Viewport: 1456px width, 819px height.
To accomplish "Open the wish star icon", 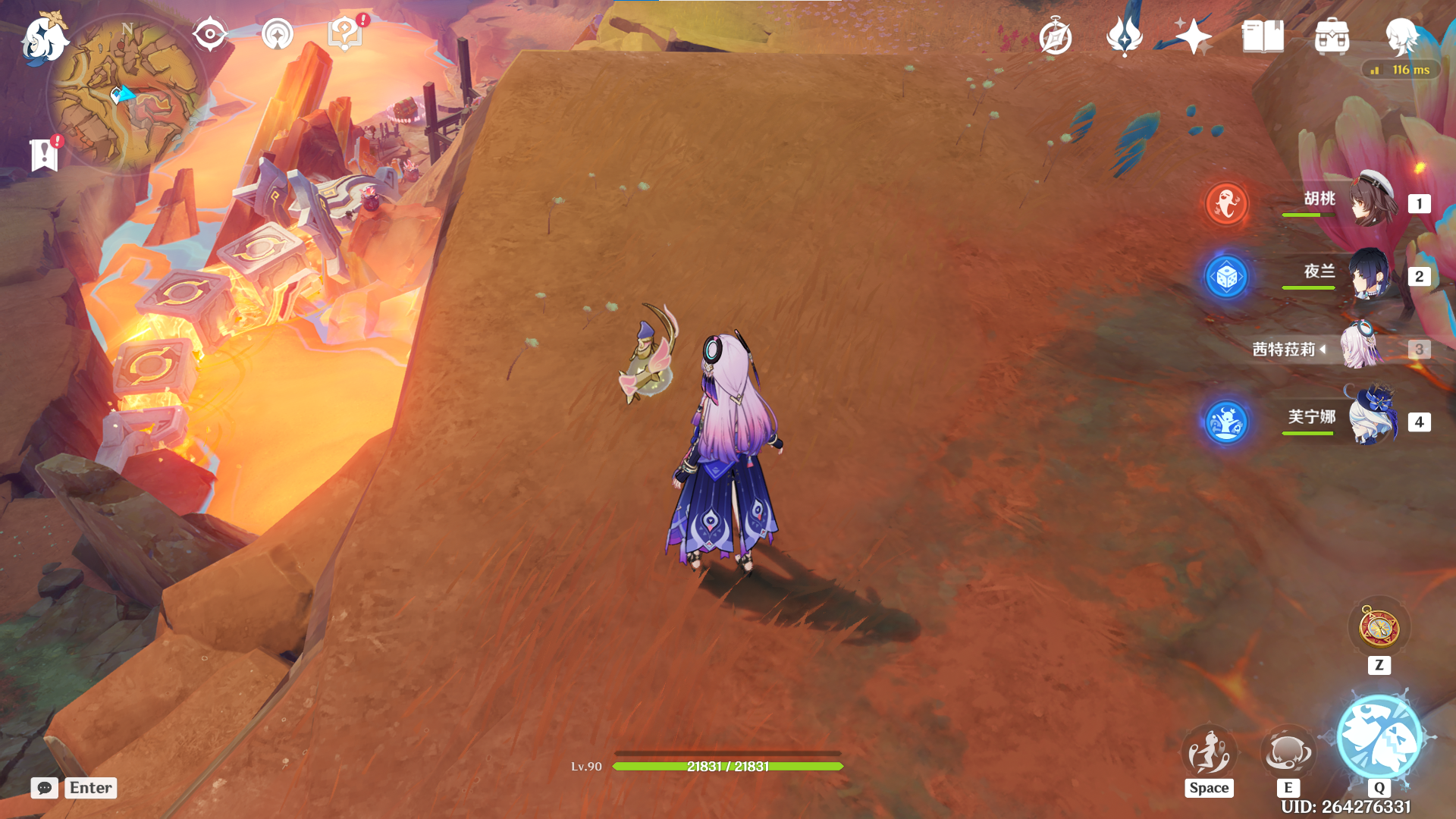I will pyautogui.click(x=1193, y=36).
